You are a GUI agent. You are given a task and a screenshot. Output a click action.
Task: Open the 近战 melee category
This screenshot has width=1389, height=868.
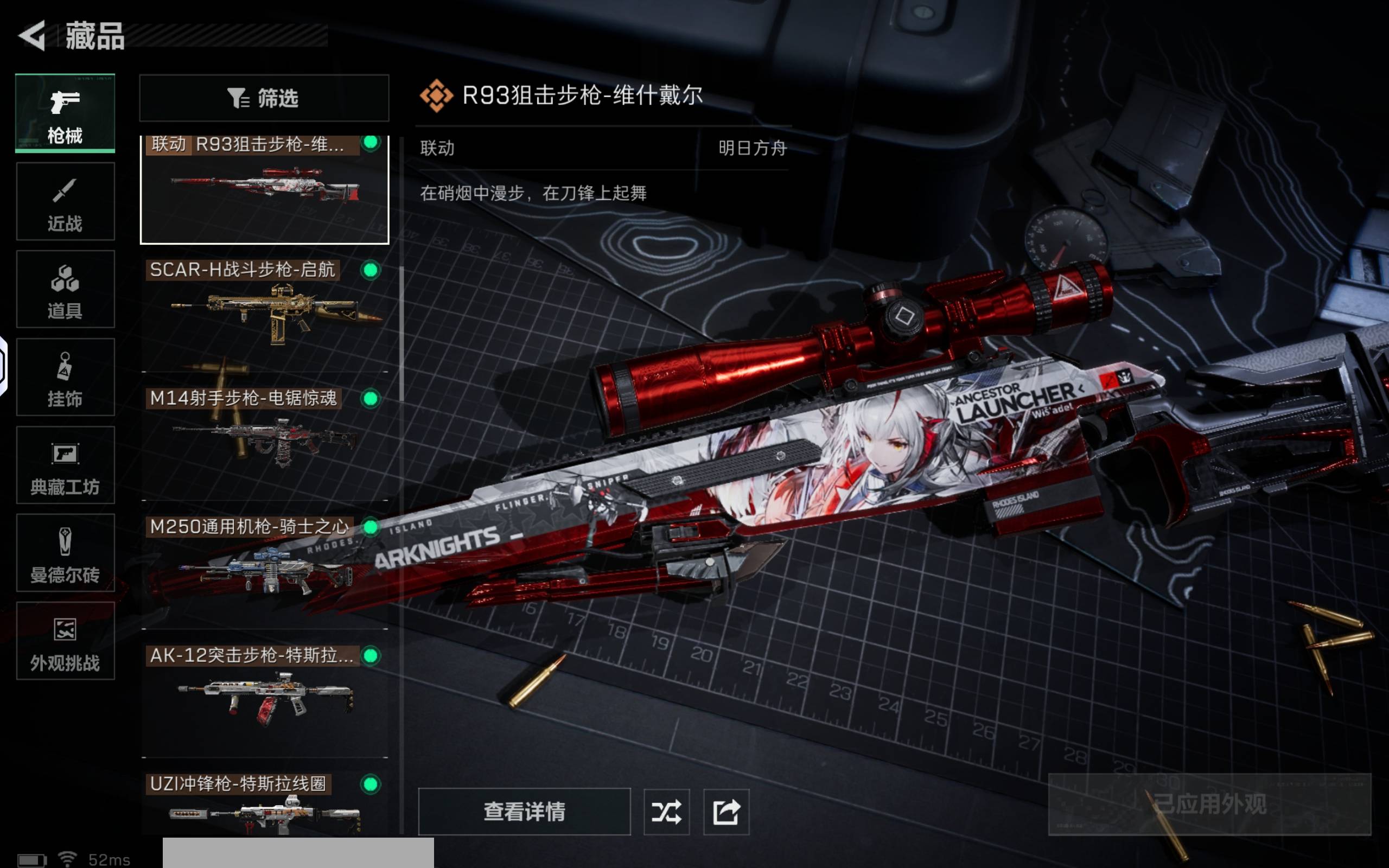(65, 201)
